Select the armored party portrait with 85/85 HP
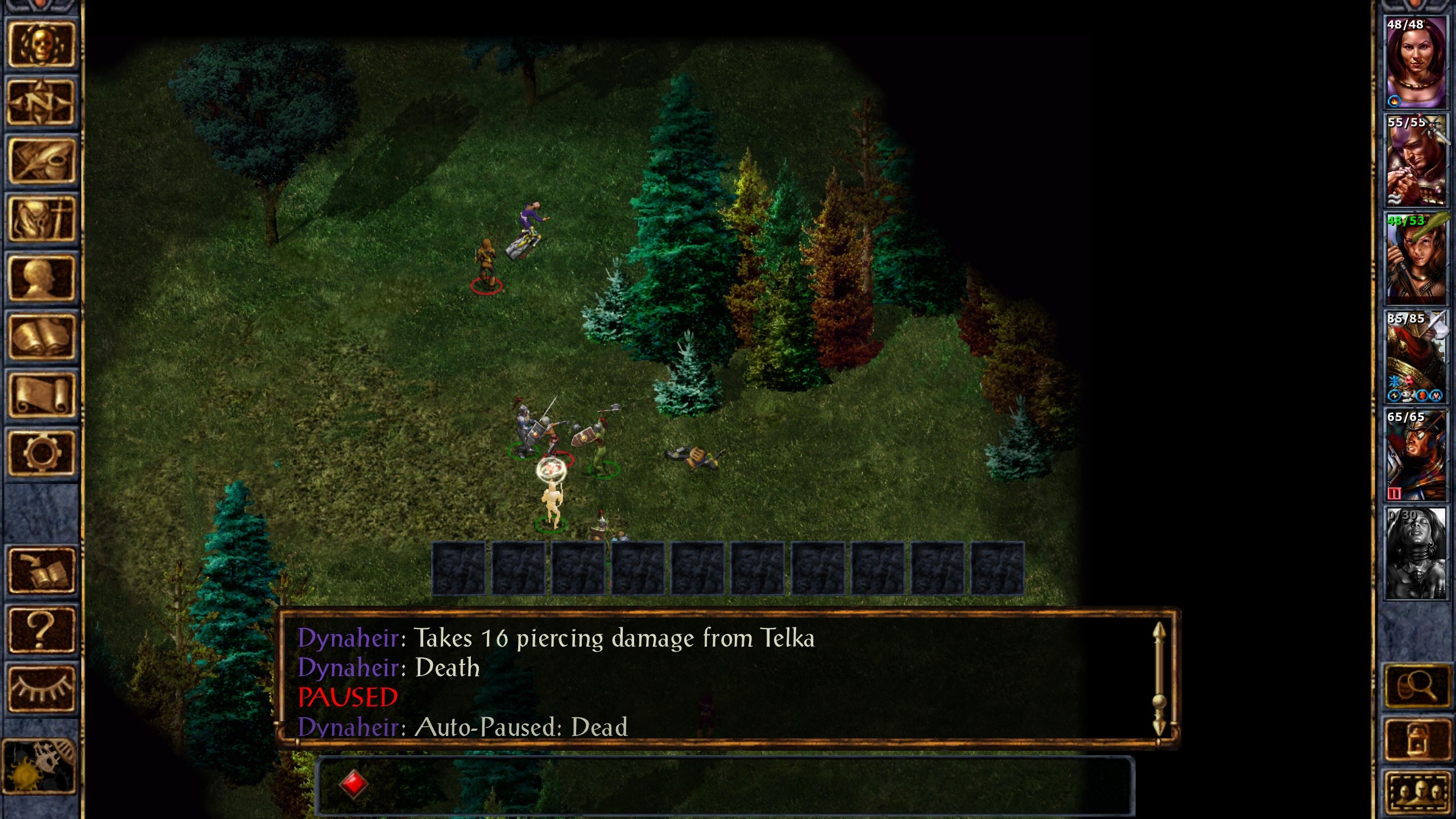Screen dimensions: 1456x819 click(1416, 357)
